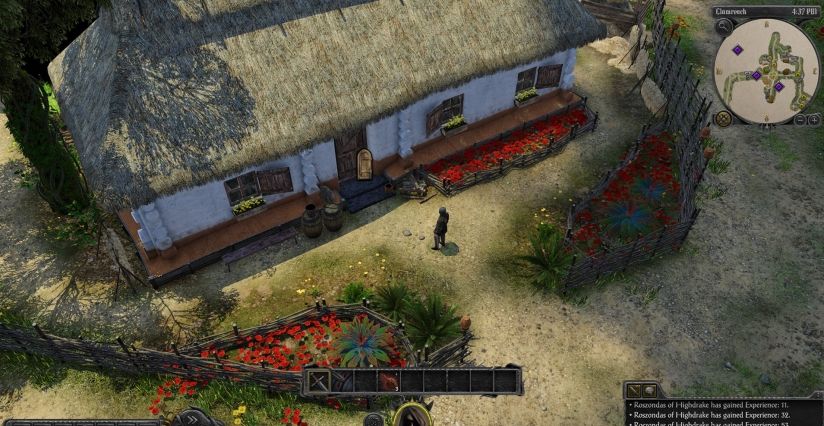The width and height of the screenshot is (824, 426).
Task: Use the red item in the hotbar
Action: pyautogui.click(x=390, y=381)
